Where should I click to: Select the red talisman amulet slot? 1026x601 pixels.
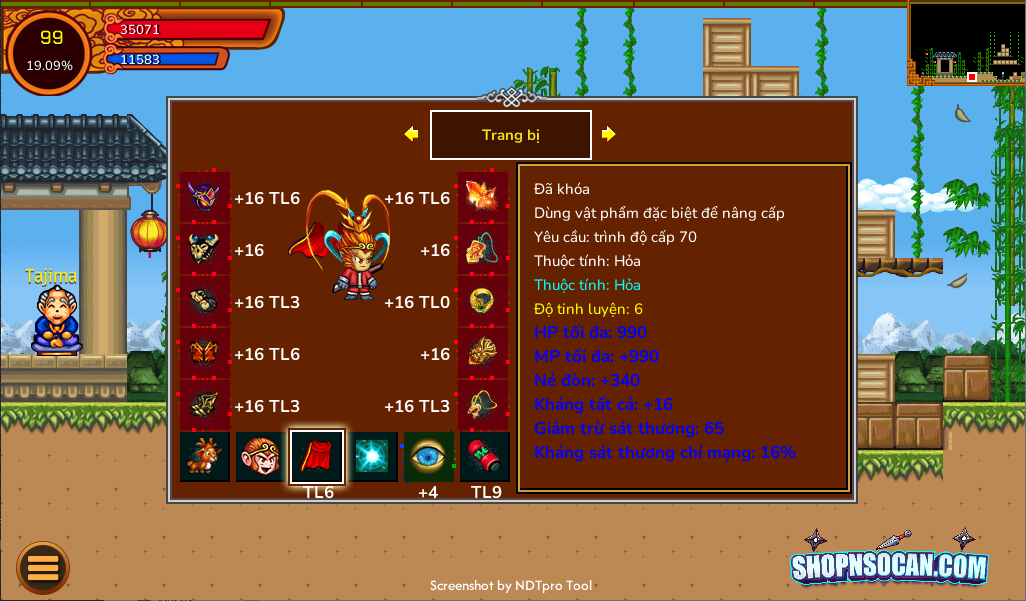coord(483,249)
